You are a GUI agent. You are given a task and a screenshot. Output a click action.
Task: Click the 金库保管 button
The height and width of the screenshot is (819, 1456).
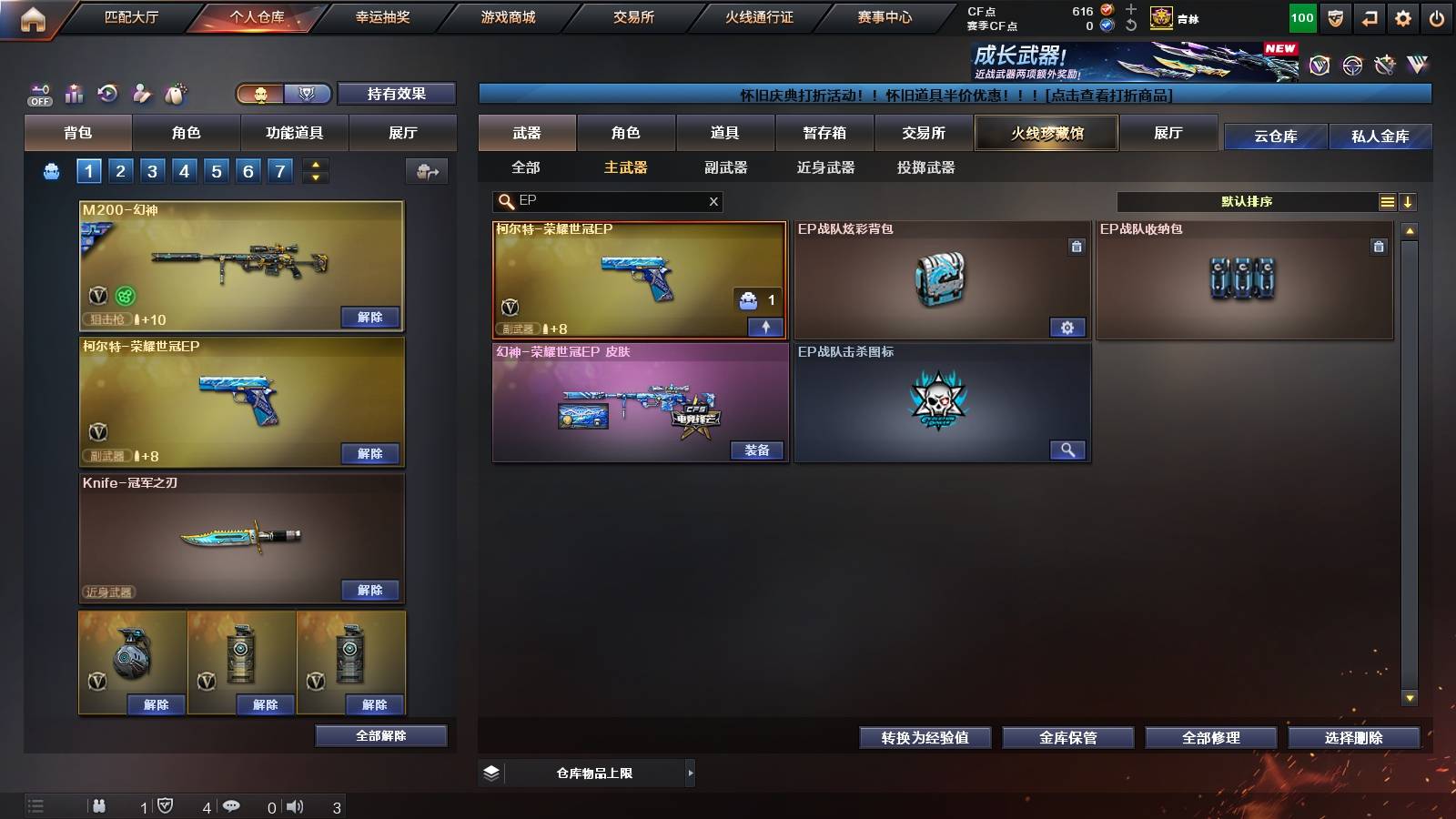point(1068,738)
